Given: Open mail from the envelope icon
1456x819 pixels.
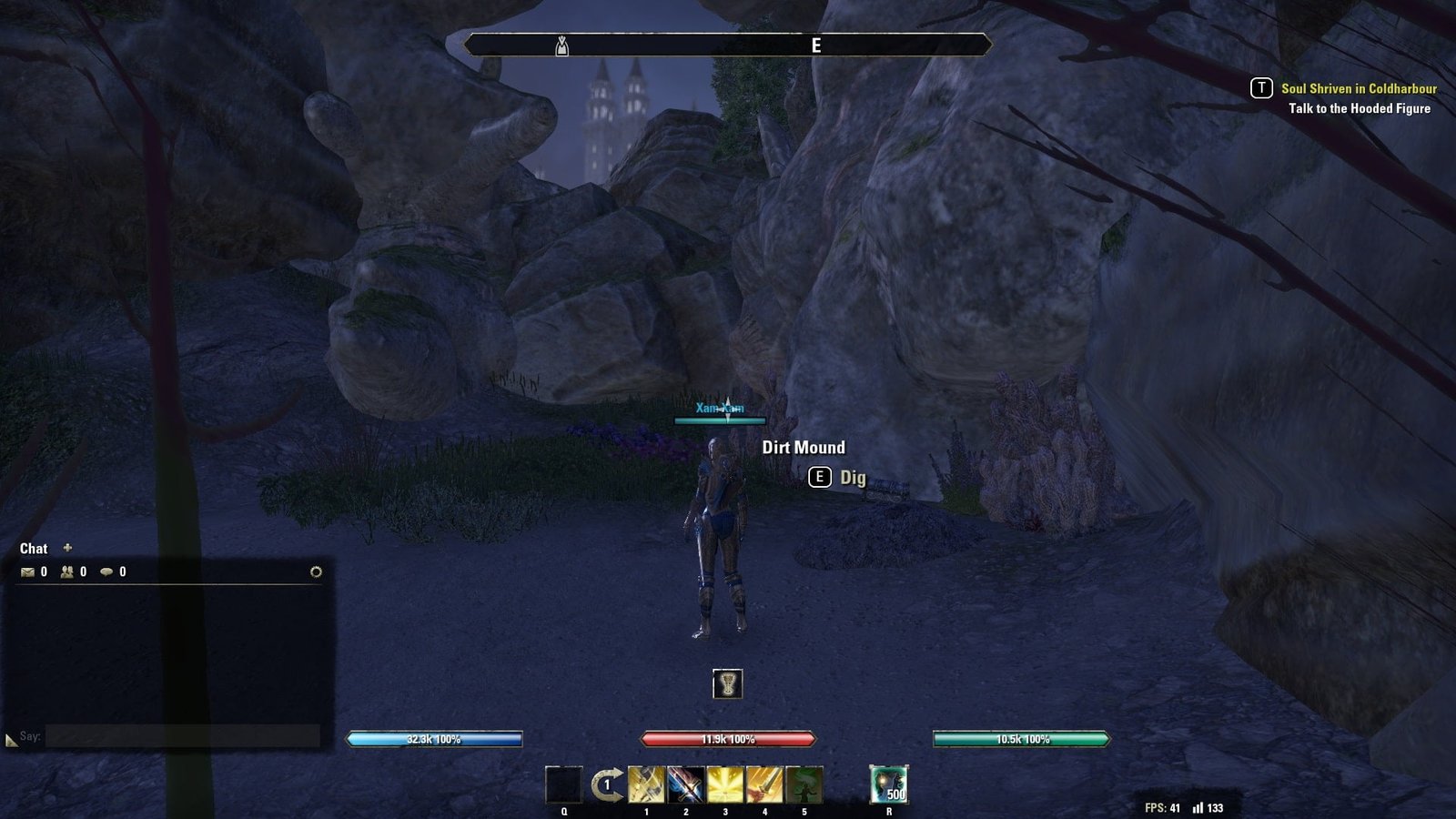Looking at the screenshot, I should tap(28, 572).
